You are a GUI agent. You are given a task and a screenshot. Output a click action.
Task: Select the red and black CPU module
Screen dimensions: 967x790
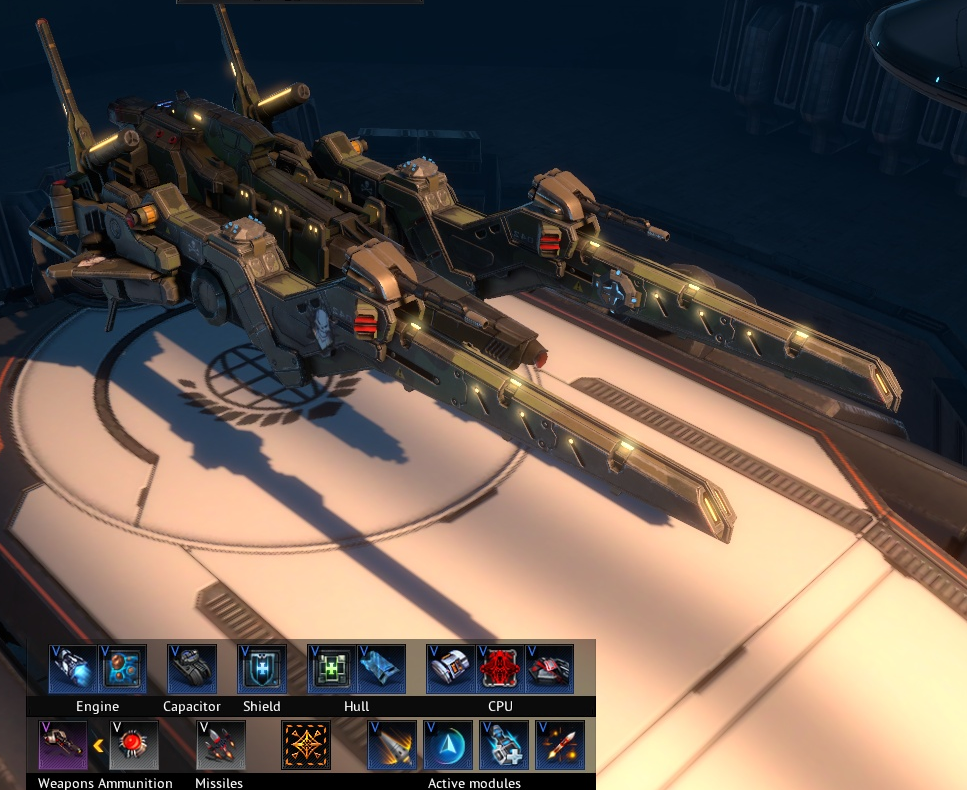[550, 669]
